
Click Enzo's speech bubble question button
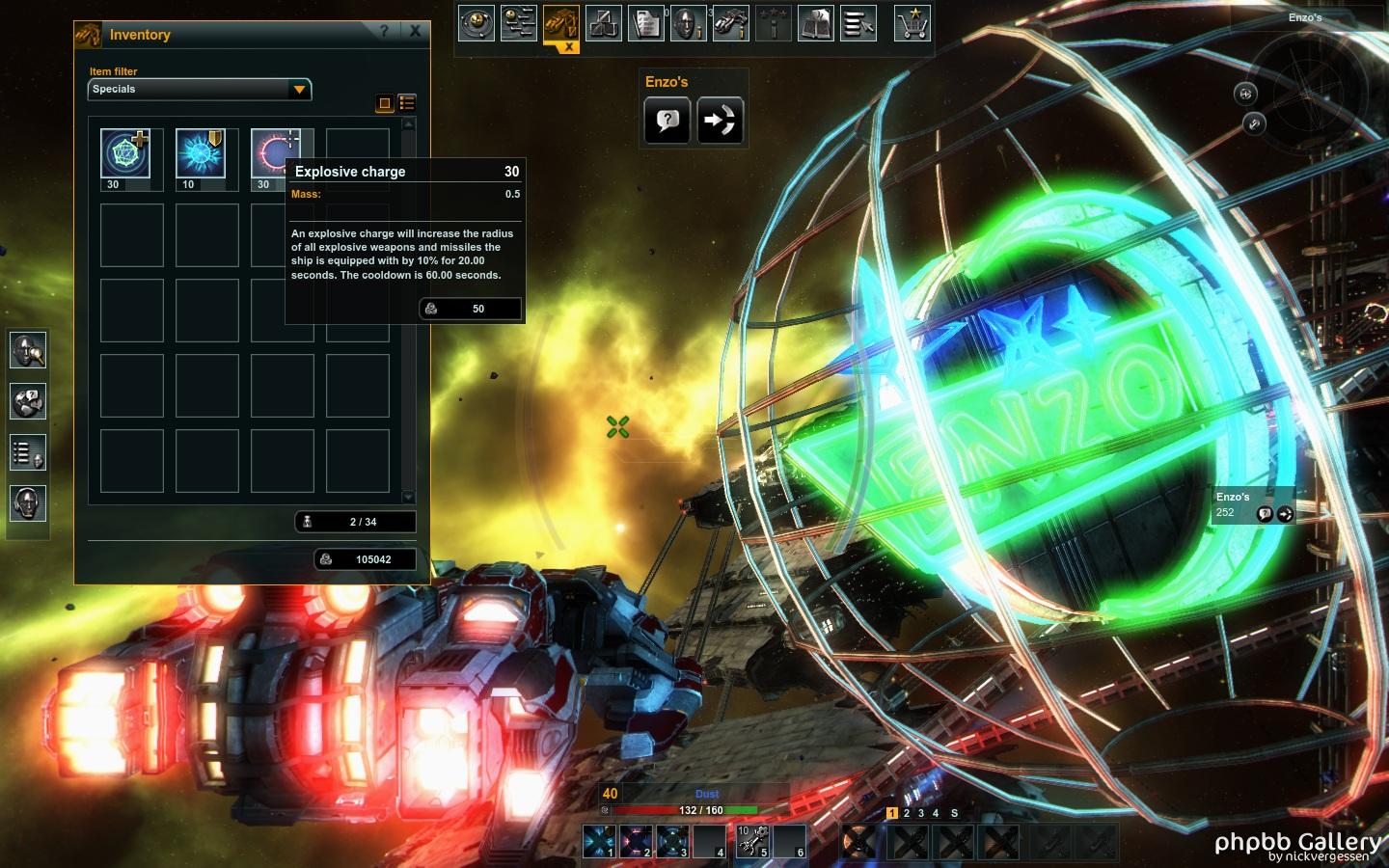click(x=667, y=121)
